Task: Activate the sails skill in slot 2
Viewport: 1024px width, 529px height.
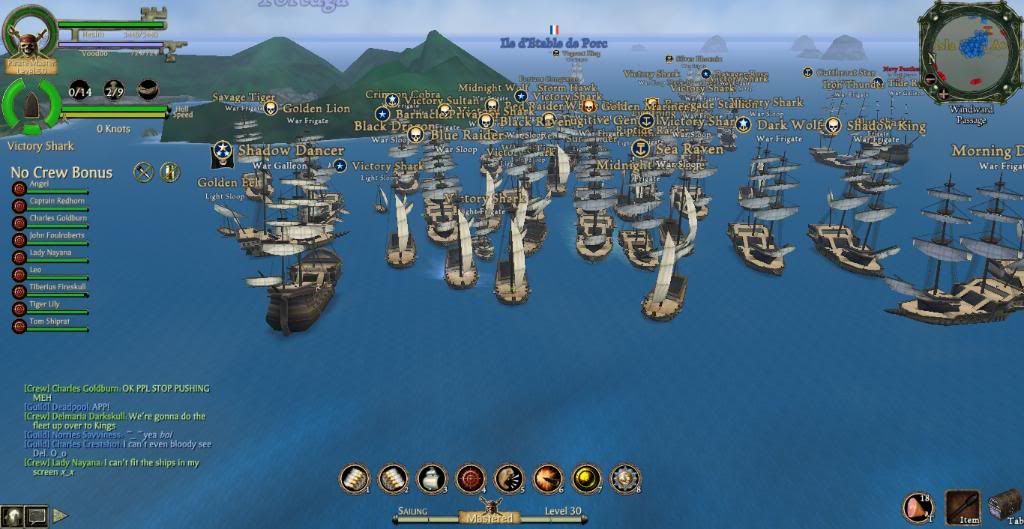Action: pos(393,479)
